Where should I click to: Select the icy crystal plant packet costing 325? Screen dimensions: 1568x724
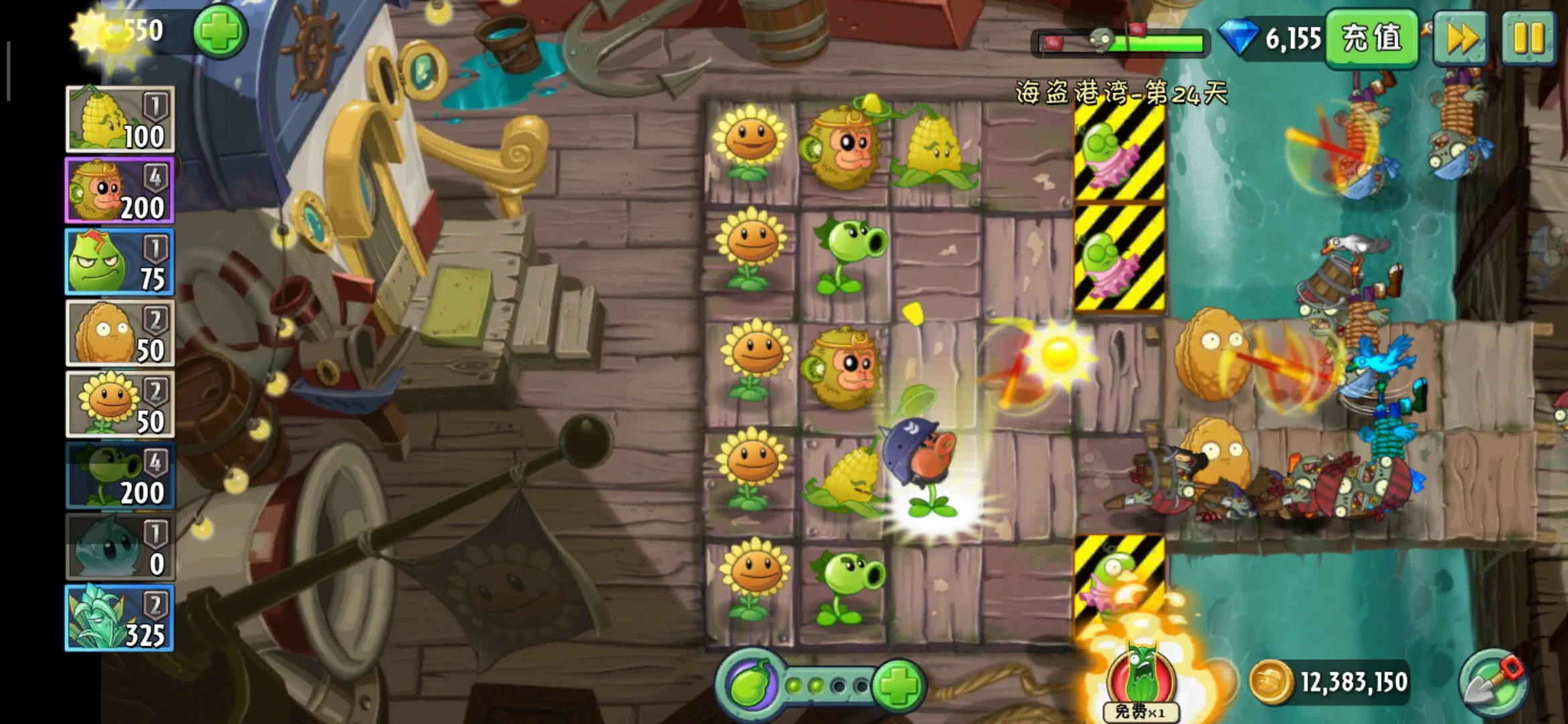[x=120, y=618]
